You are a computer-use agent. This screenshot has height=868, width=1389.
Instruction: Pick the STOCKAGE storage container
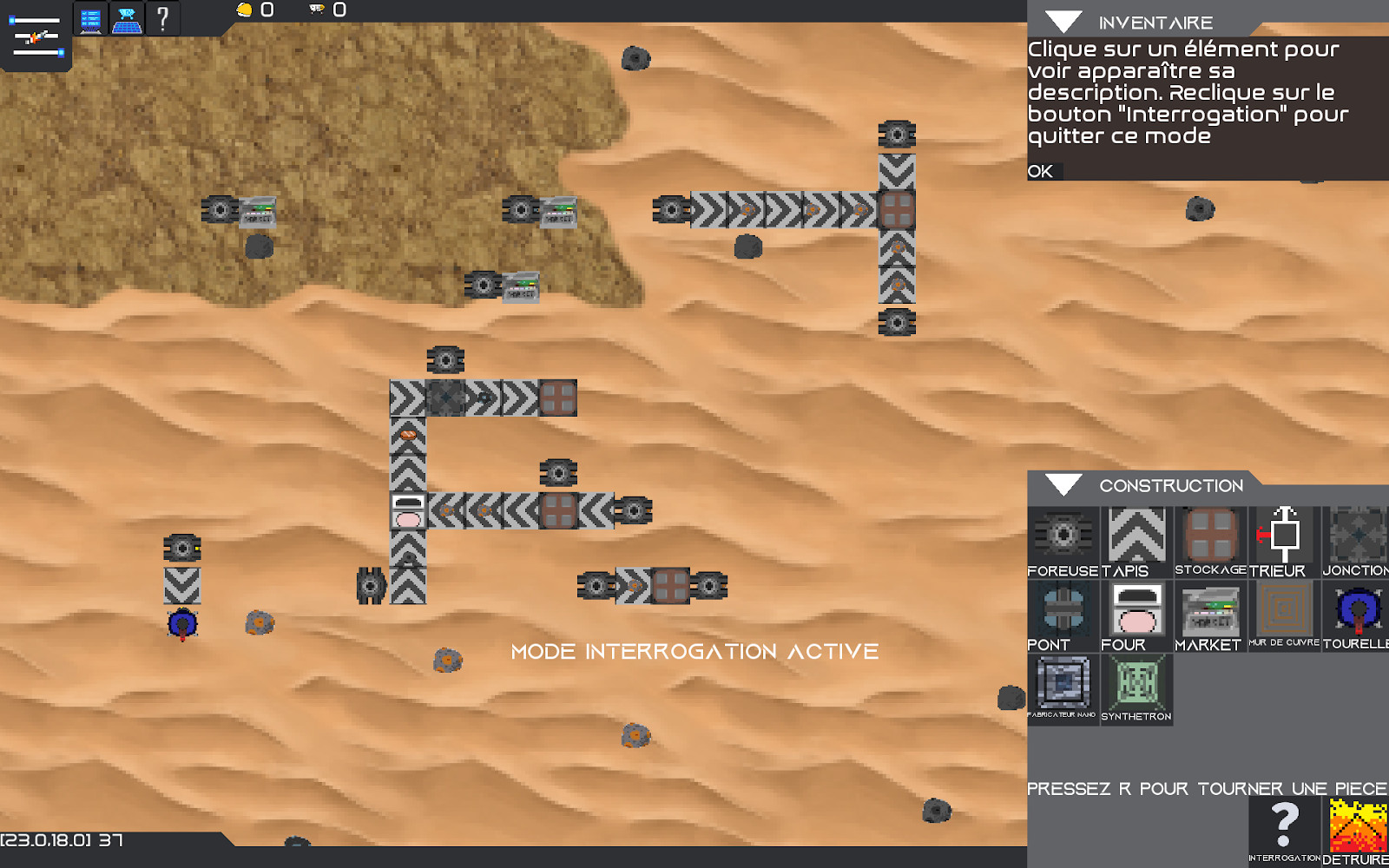[1209, 534]
